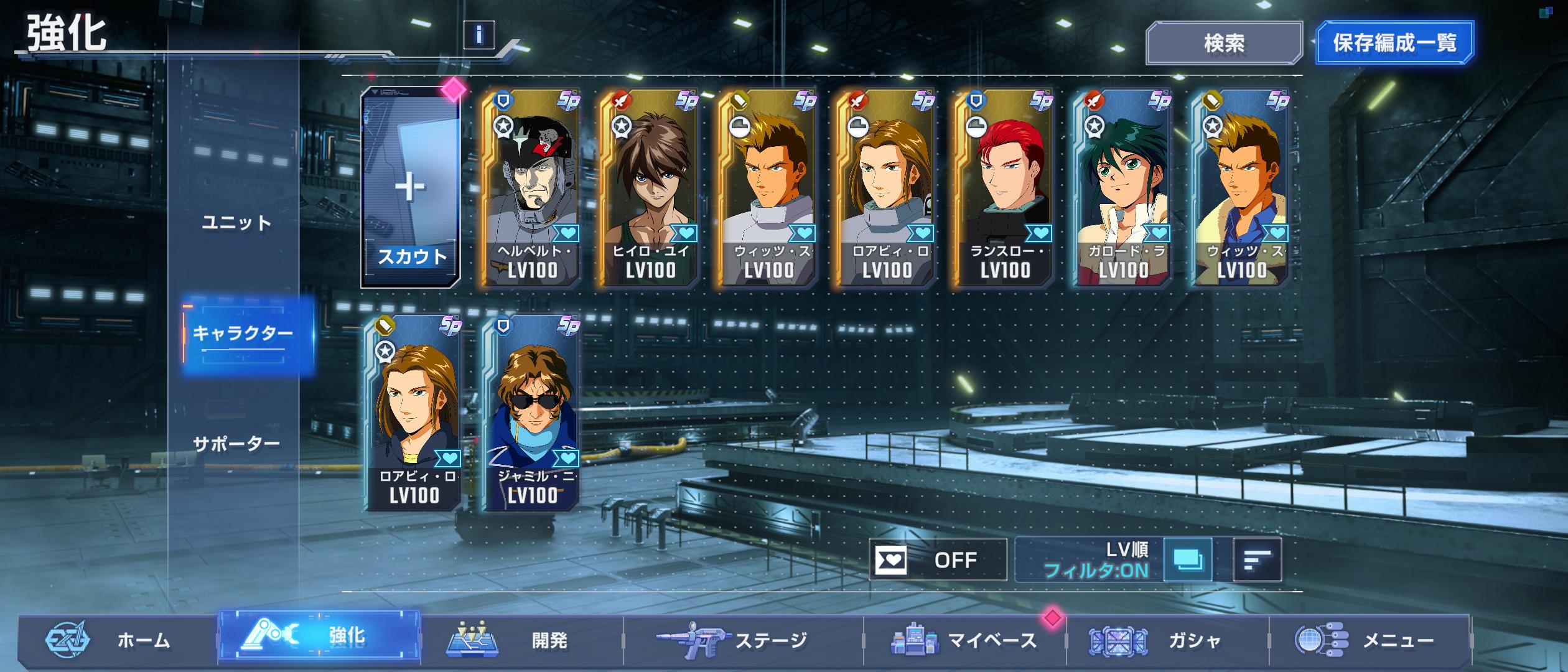
Task: Toggle the heart favorite filter OFF switch
Action: click(938, 560)
